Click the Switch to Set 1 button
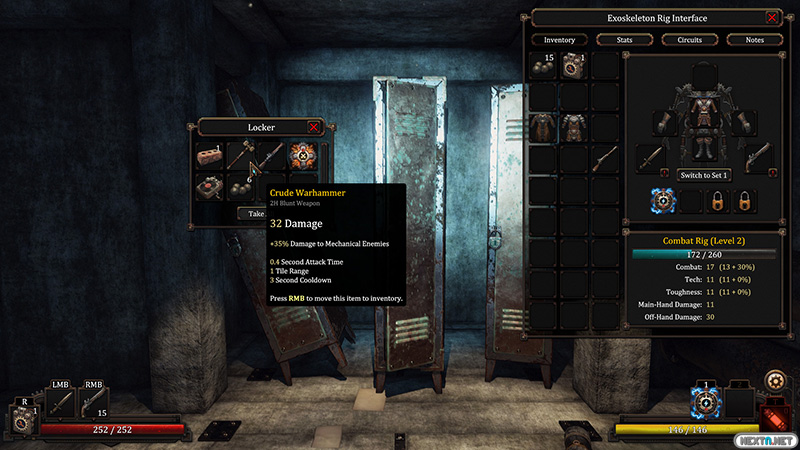The image size is (800, 450). pyautogui.click(x=705, y=175)
